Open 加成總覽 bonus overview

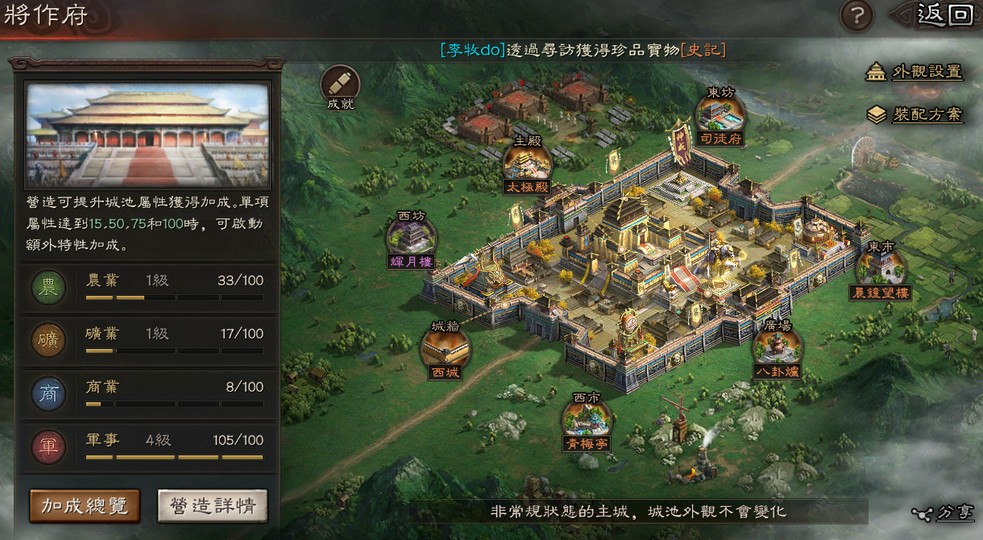coord(84,505)
